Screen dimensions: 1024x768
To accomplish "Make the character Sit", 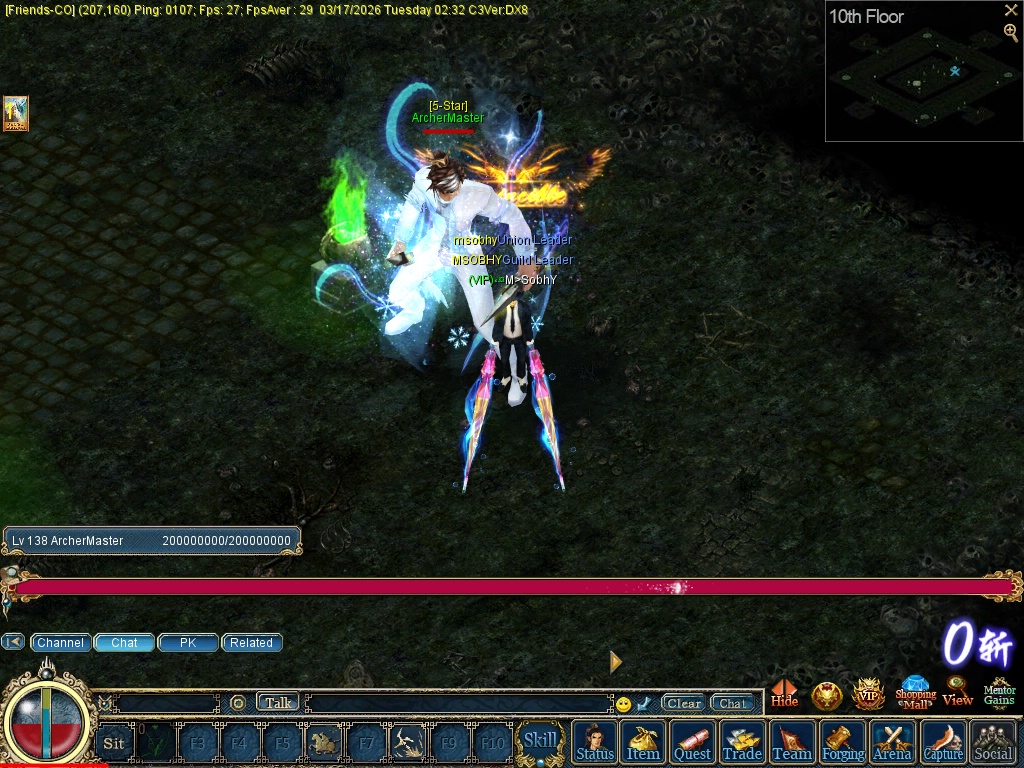I will click(114, 743).
